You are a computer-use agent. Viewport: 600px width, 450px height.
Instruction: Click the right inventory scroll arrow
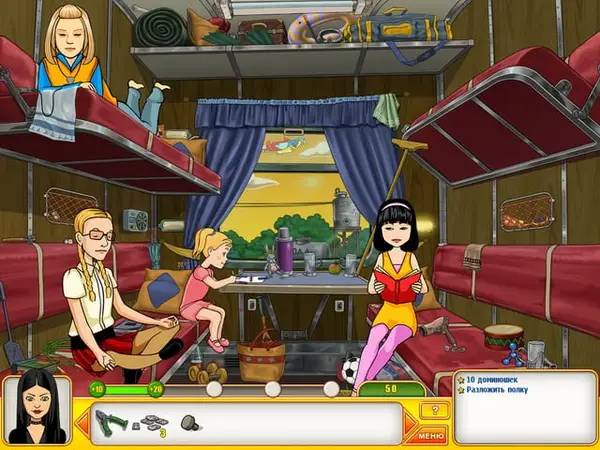click(410, 422)
